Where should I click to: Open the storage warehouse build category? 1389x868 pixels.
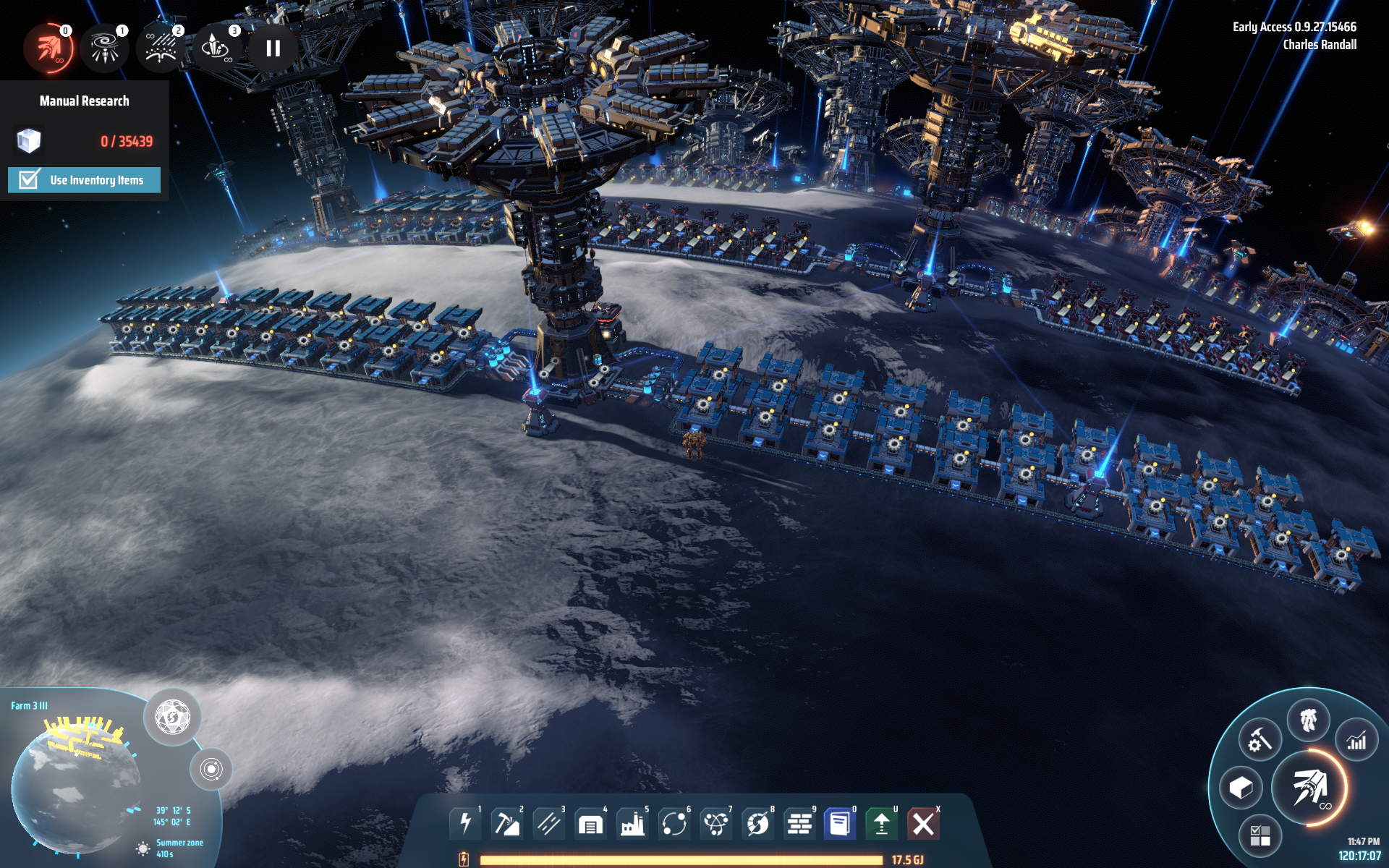[590, 823]
